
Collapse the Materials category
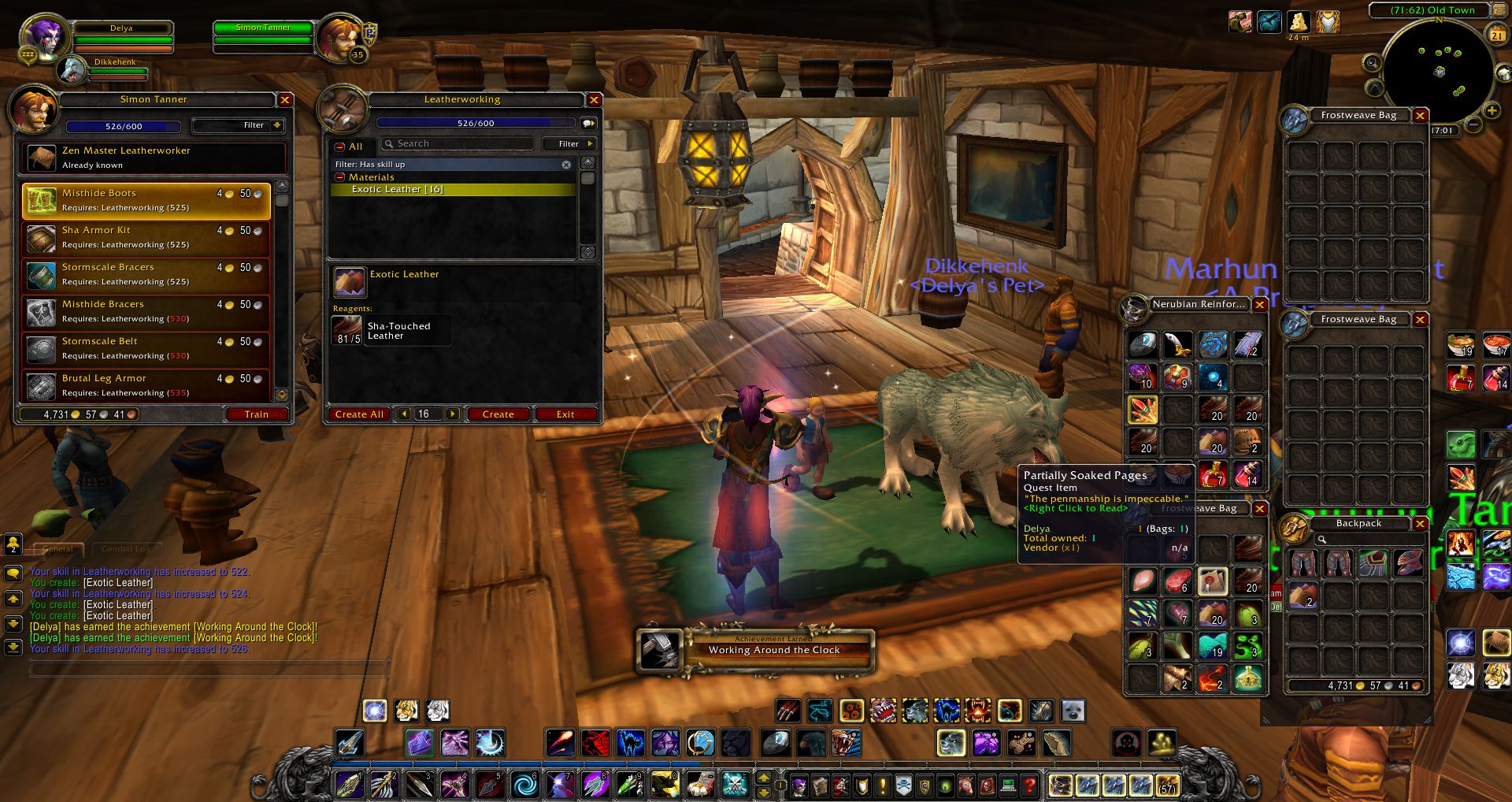pyautogui.click(x=340, y=177)
